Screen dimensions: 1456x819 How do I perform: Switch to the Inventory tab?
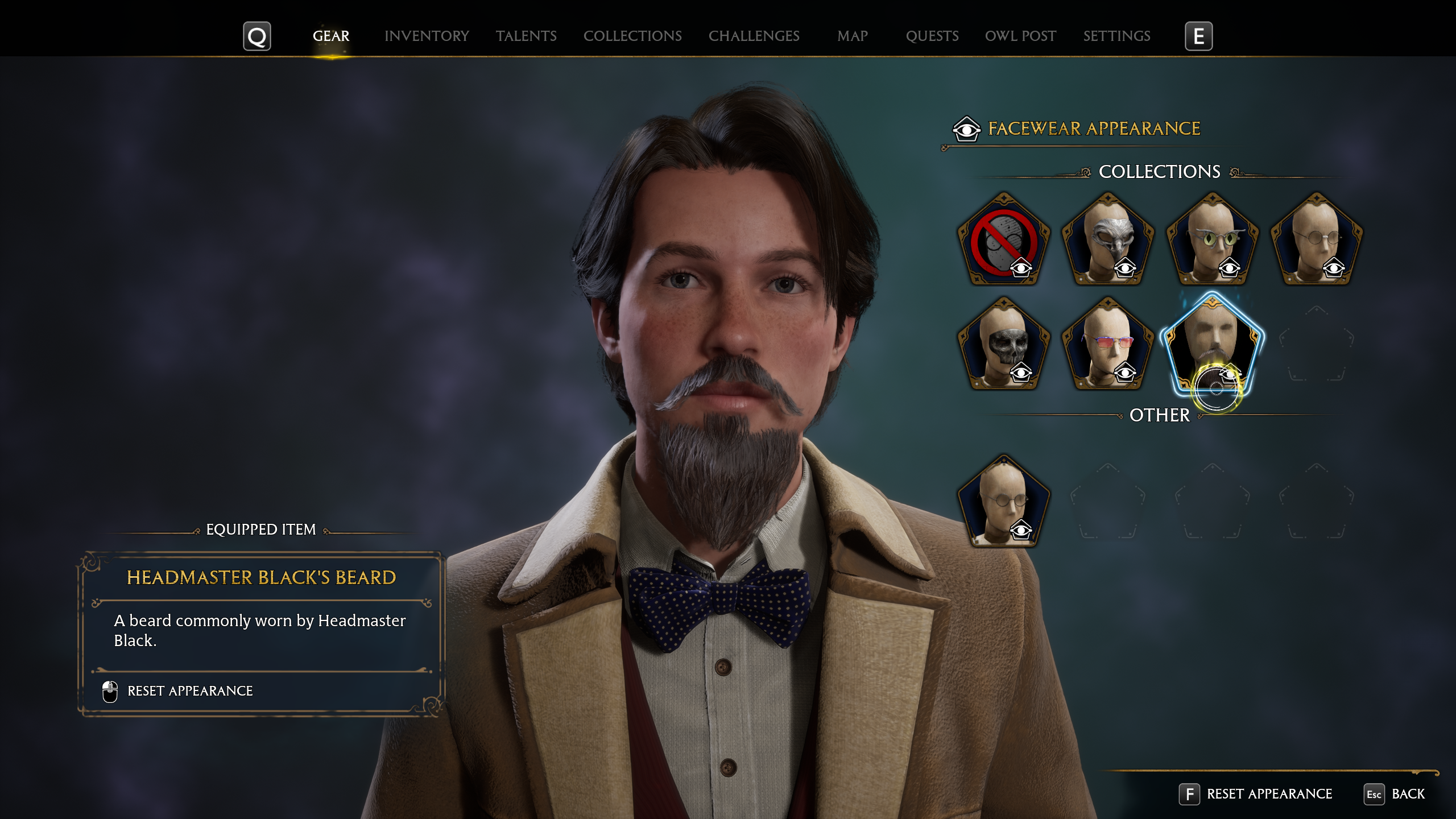pyautogui.click(x=427, y=36)
